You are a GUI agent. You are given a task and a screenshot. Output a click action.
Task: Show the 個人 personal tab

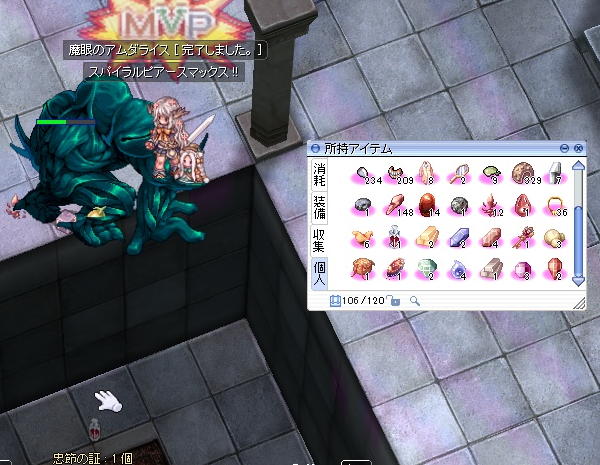click(x=320, y=270)
